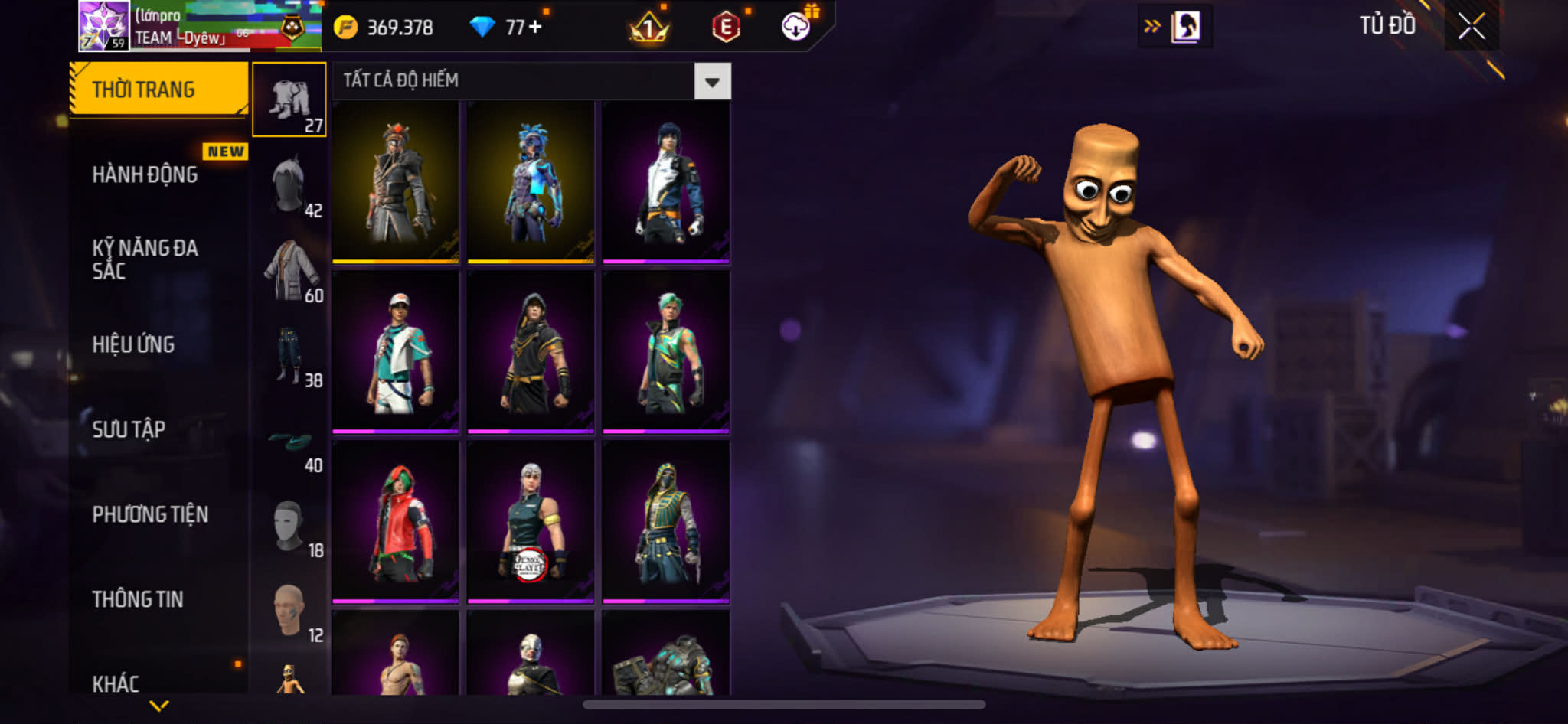This screenshot has height=724, width=1568.
Task: Close the TỦ ĐỒ wardrobe screen
Action: [1471, 27]
